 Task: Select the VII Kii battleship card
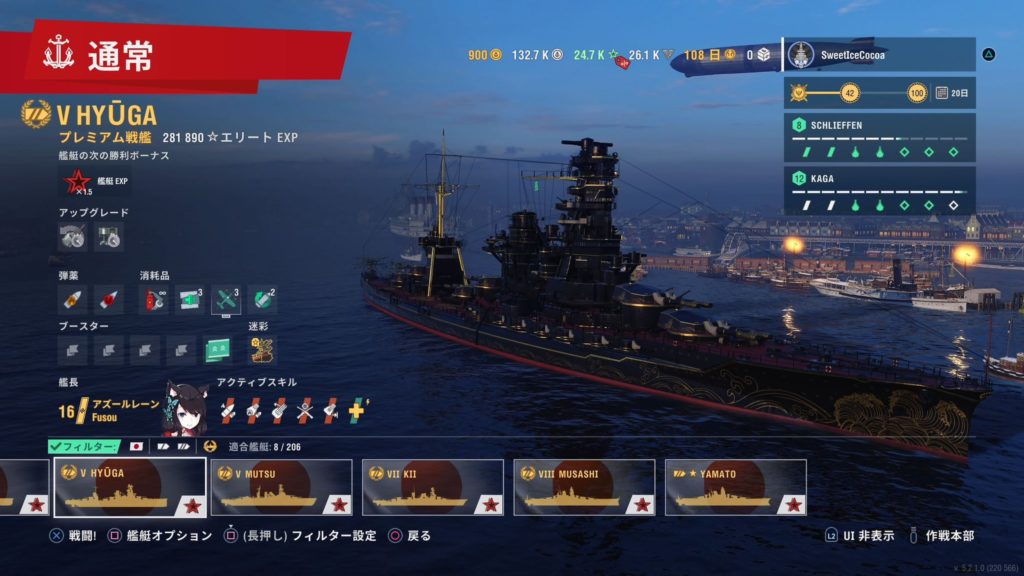[x=432, y=487]
